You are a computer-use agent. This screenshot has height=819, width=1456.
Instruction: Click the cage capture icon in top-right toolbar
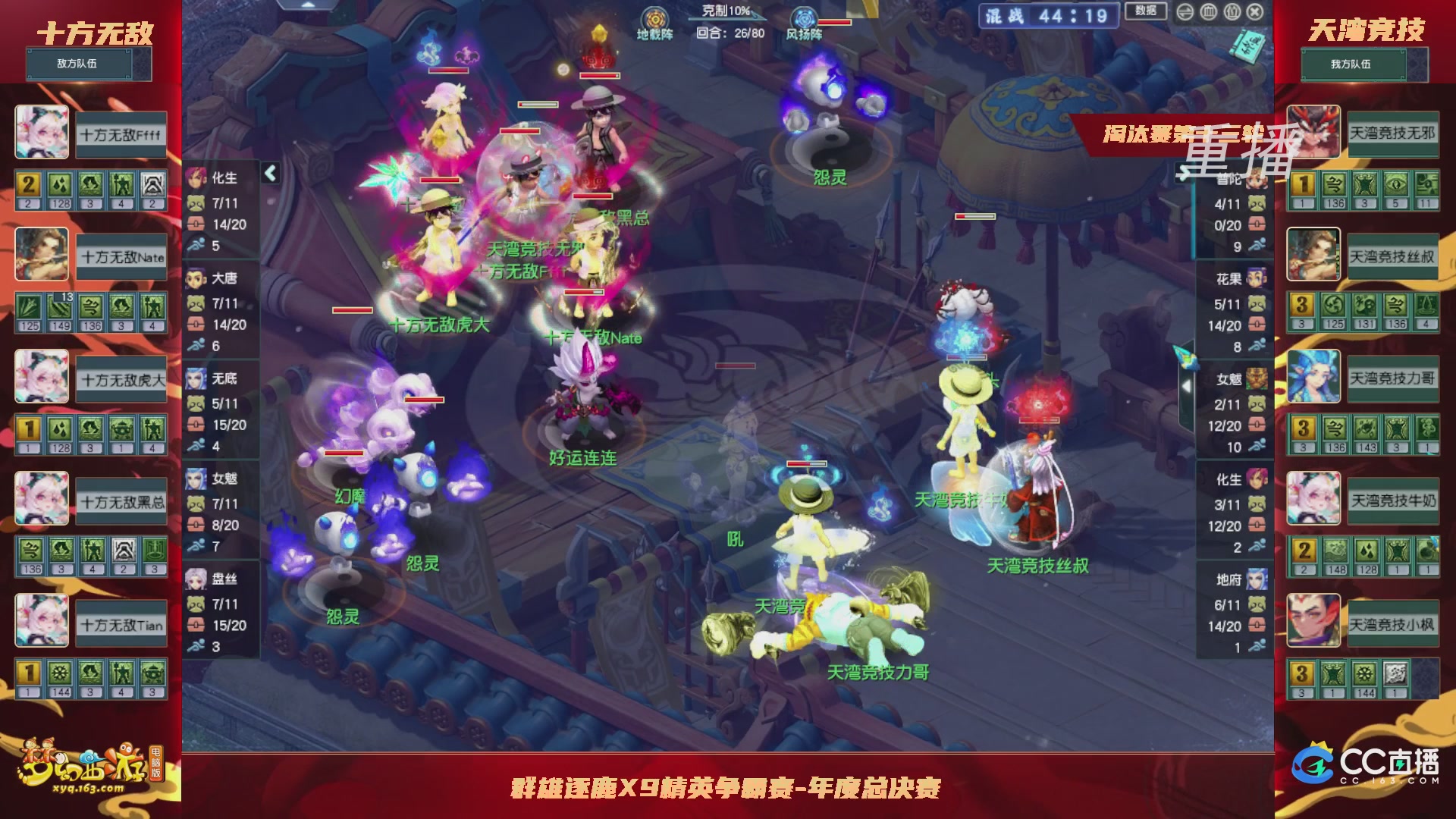(x=1207, y=12)
